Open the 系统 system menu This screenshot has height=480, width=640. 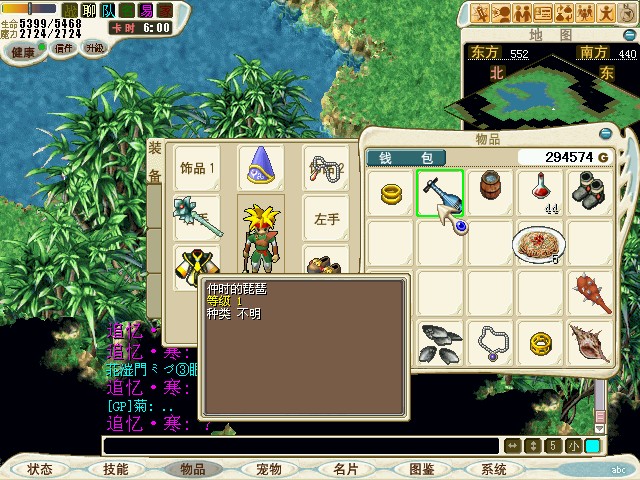pyautogui.click(x=494, y=468)
